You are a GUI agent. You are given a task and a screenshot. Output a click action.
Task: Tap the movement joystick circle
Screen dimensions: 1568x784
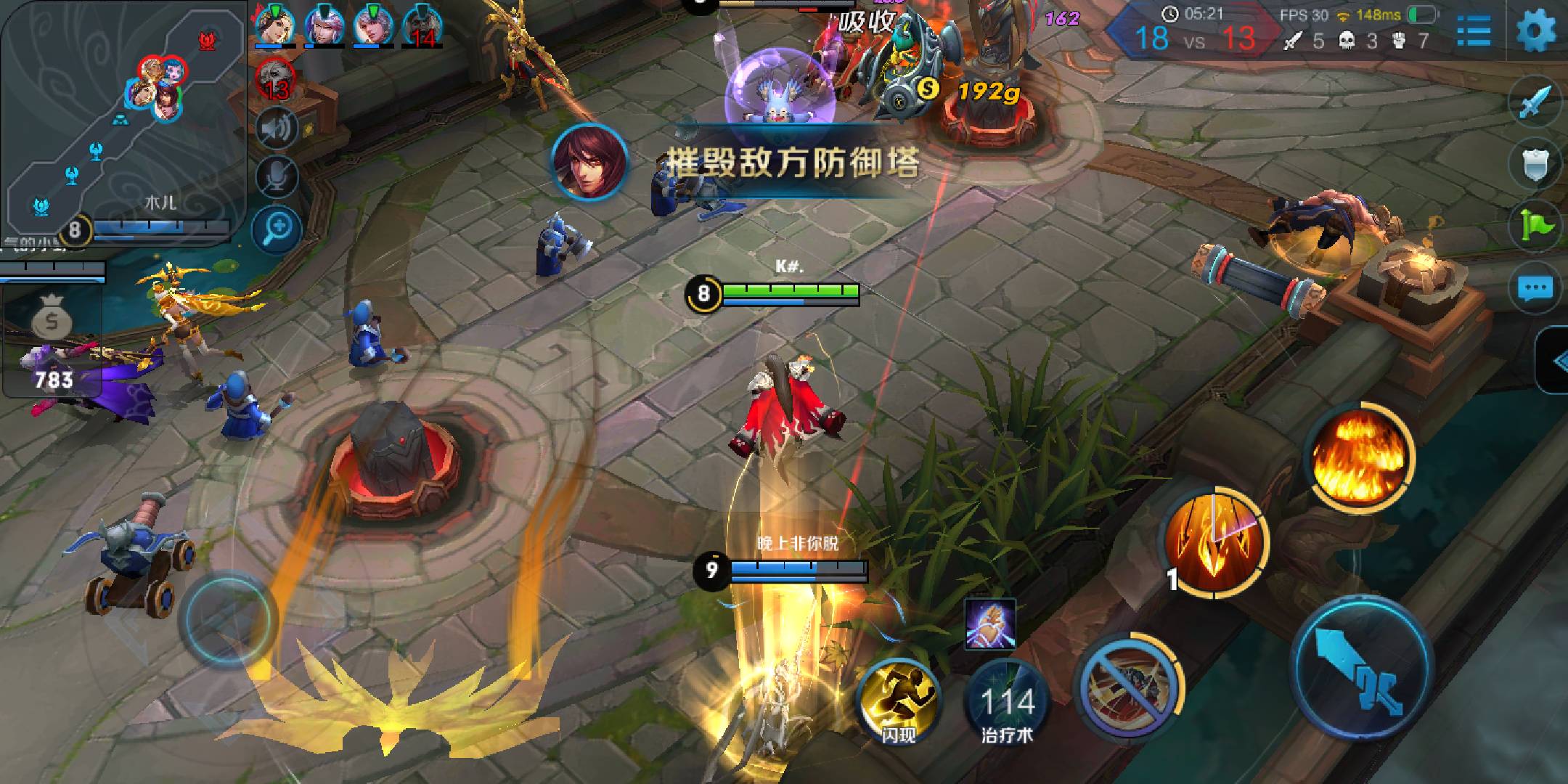[x=229, y=618]
